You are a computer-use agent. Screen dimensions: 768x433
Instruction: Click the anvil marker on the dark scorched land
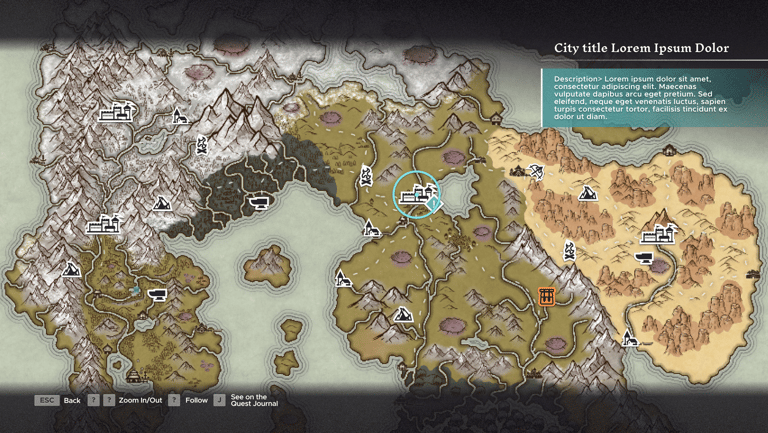coord(259,203)
